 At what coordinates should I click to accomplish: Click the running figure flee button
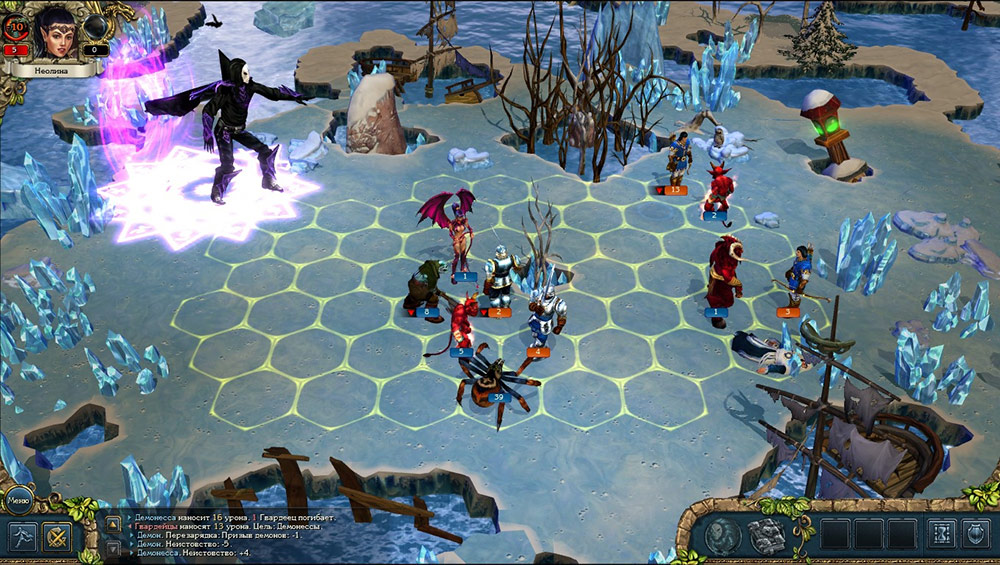[23, 536]
